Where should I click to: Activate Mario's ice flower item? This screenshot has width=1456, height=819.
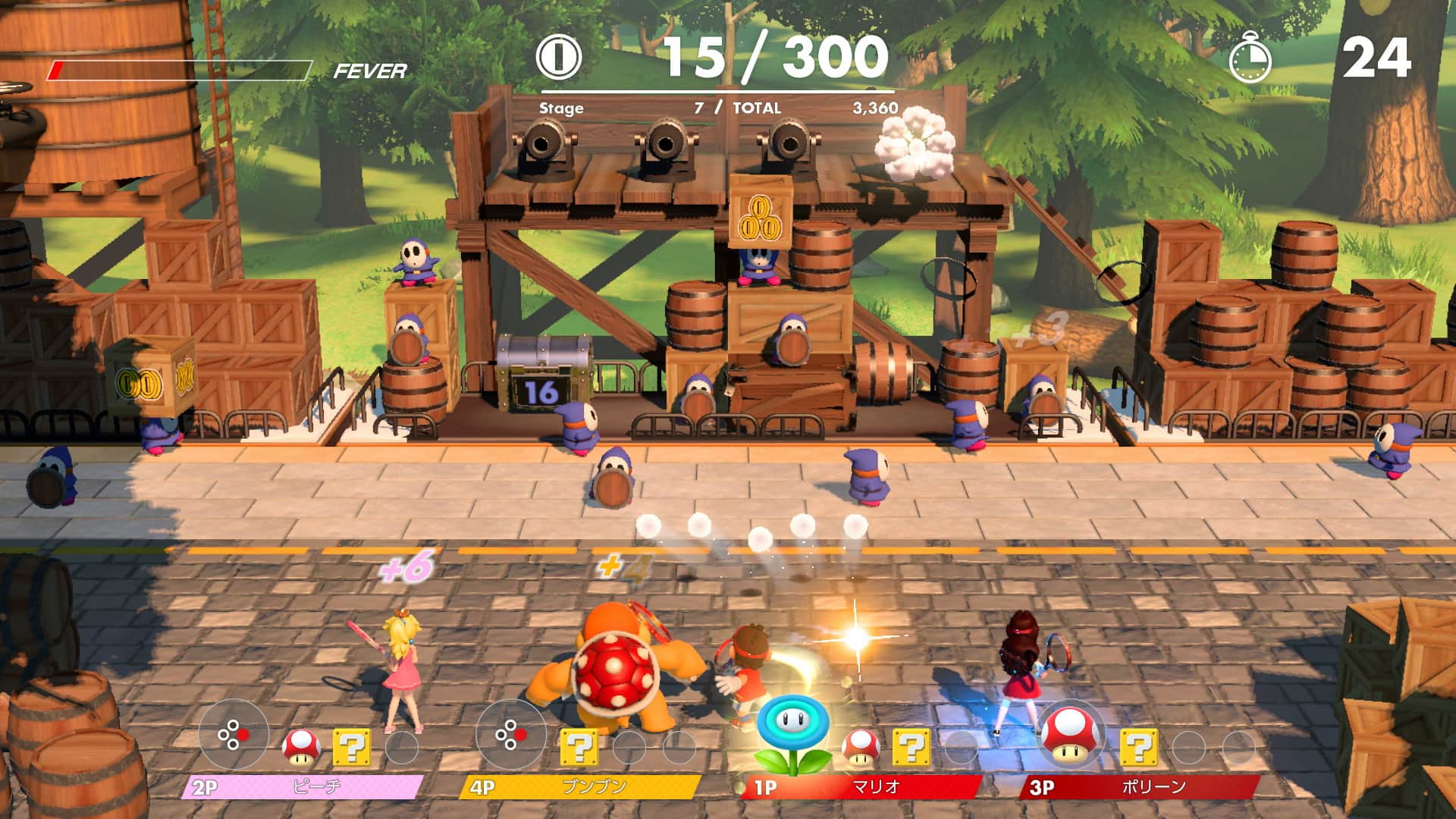point(792,734)
